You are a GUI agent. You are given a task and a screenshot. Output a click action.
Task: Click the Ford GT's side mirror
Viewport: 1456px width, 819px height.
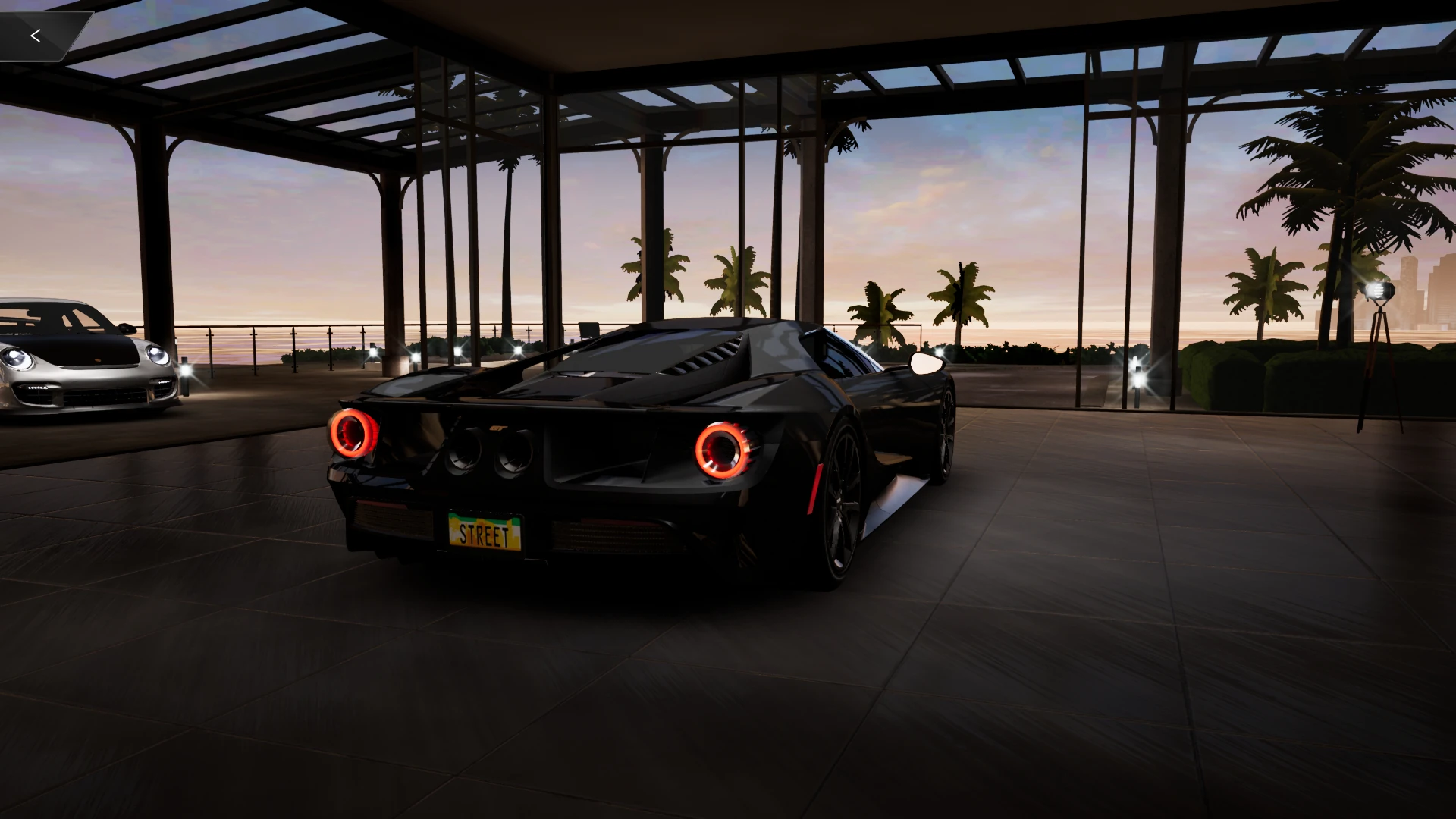pyautogui.click(x=927, y=363)
